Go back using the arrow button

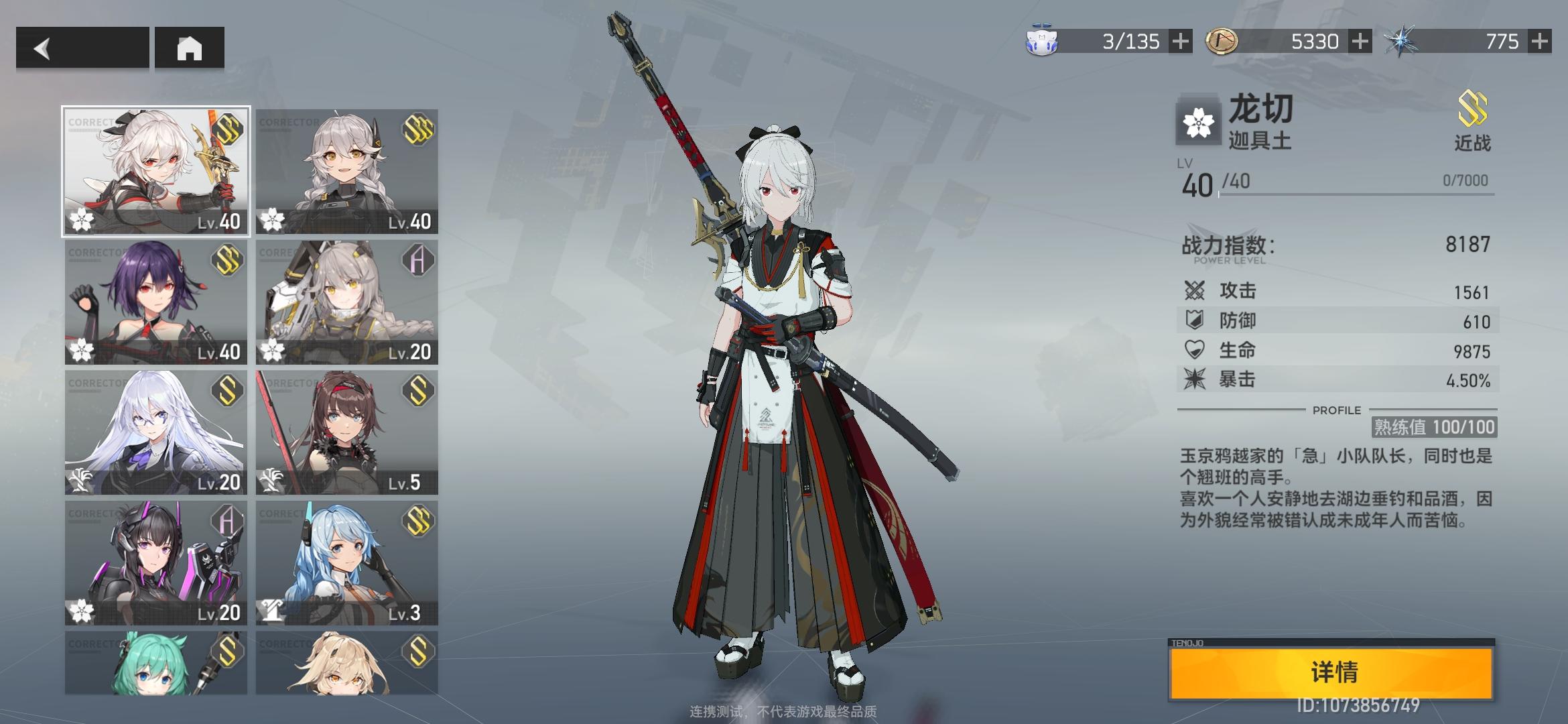click(82, 48)
